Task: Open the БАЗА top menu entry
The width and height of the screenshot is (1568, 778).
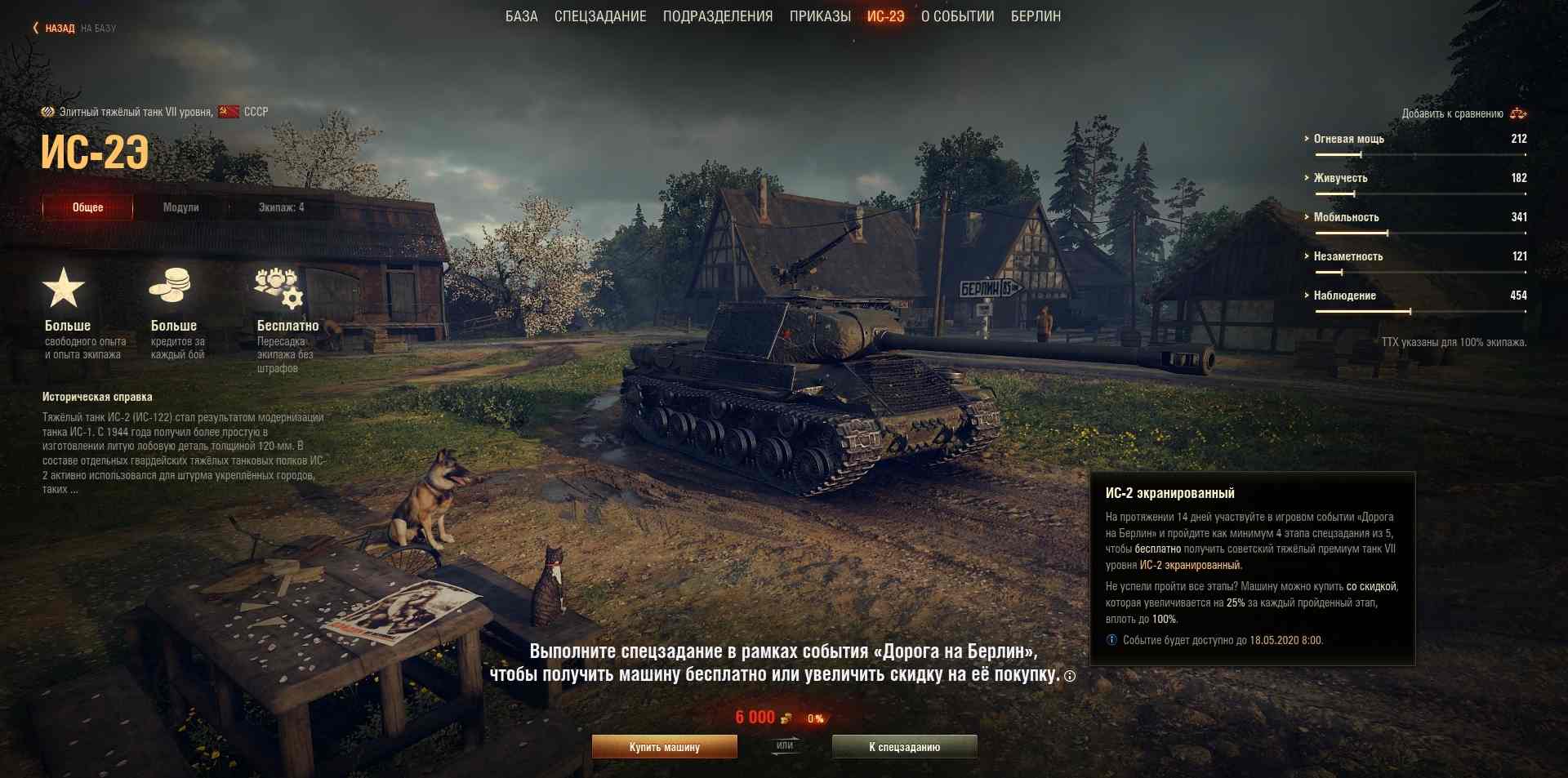Action: pyautogui.click(x=521, y=16)
